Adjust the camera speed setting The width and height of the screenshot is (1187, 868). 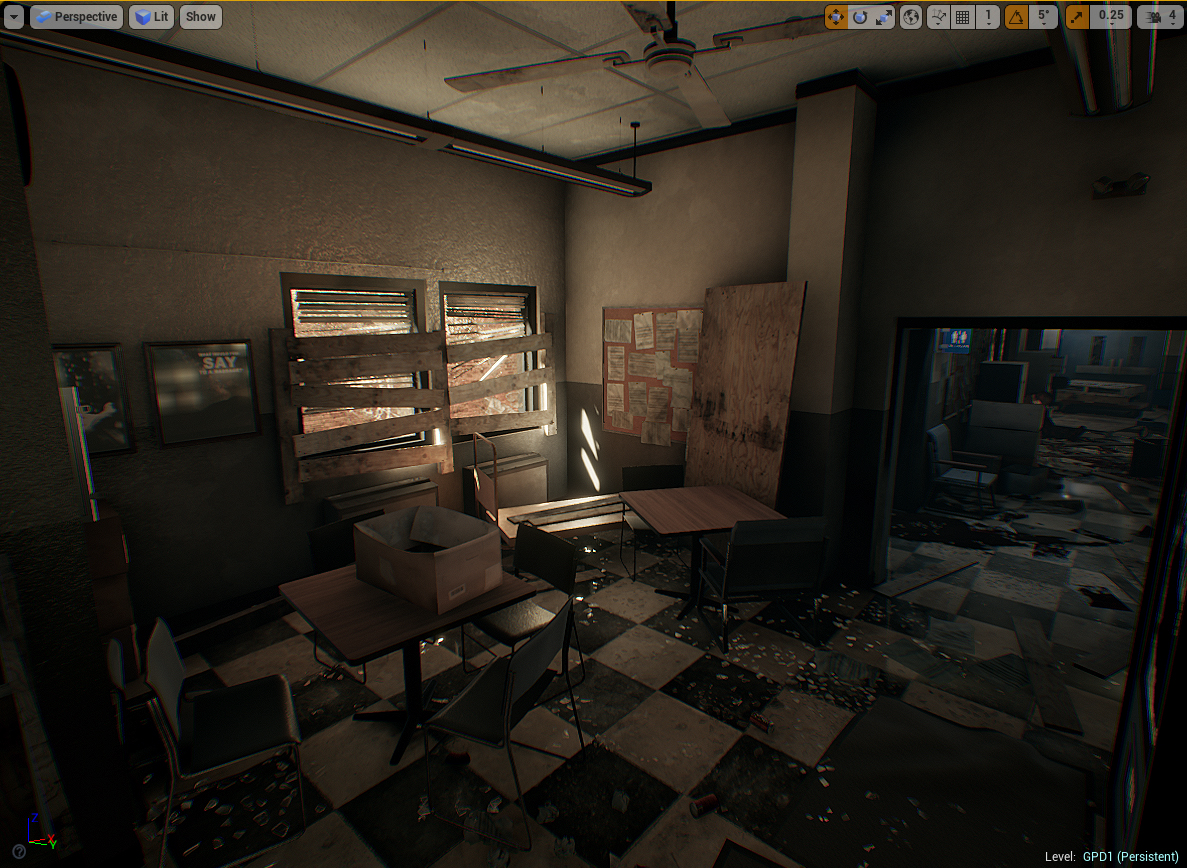tap(1160, 17)
